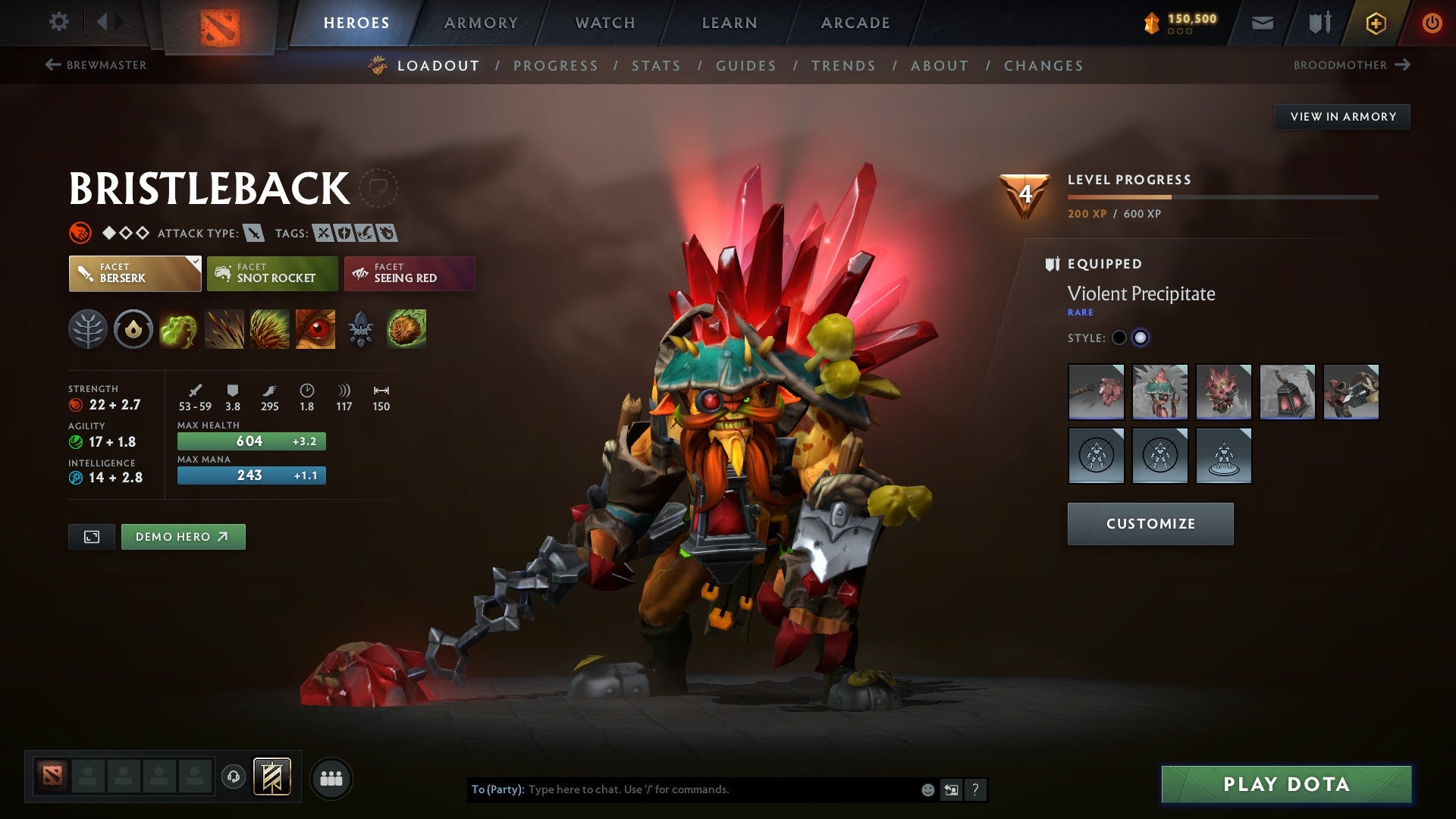Click the CUSTOMIZE button
This screenshot has height=819, width=1456.
[x=1150, y=523]
